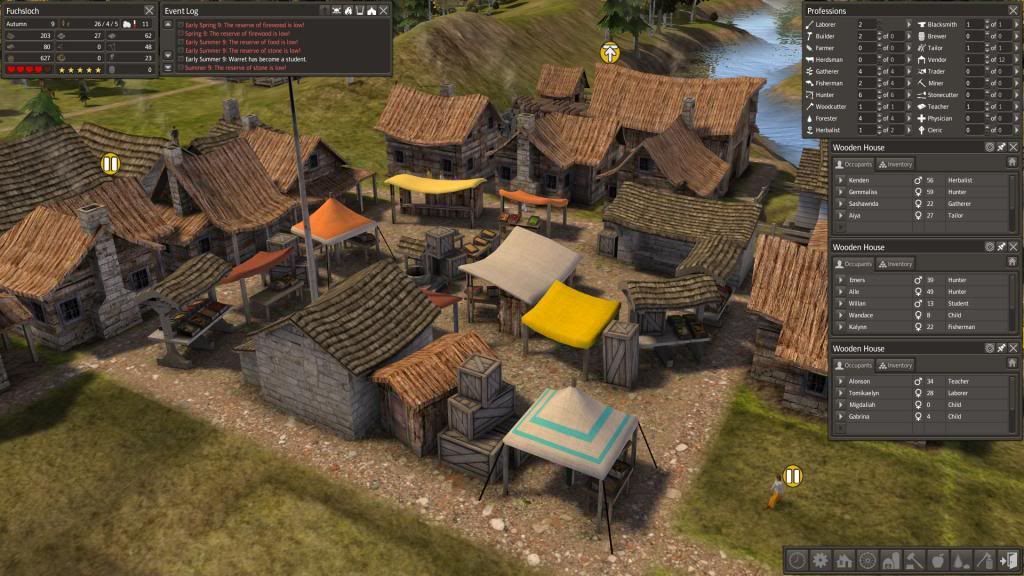Image resolution: width=1024 pixels, height=576 pixels.
Task: Expand Tomikaelyn the Laborer's occupant row
Action: [840, 393]
